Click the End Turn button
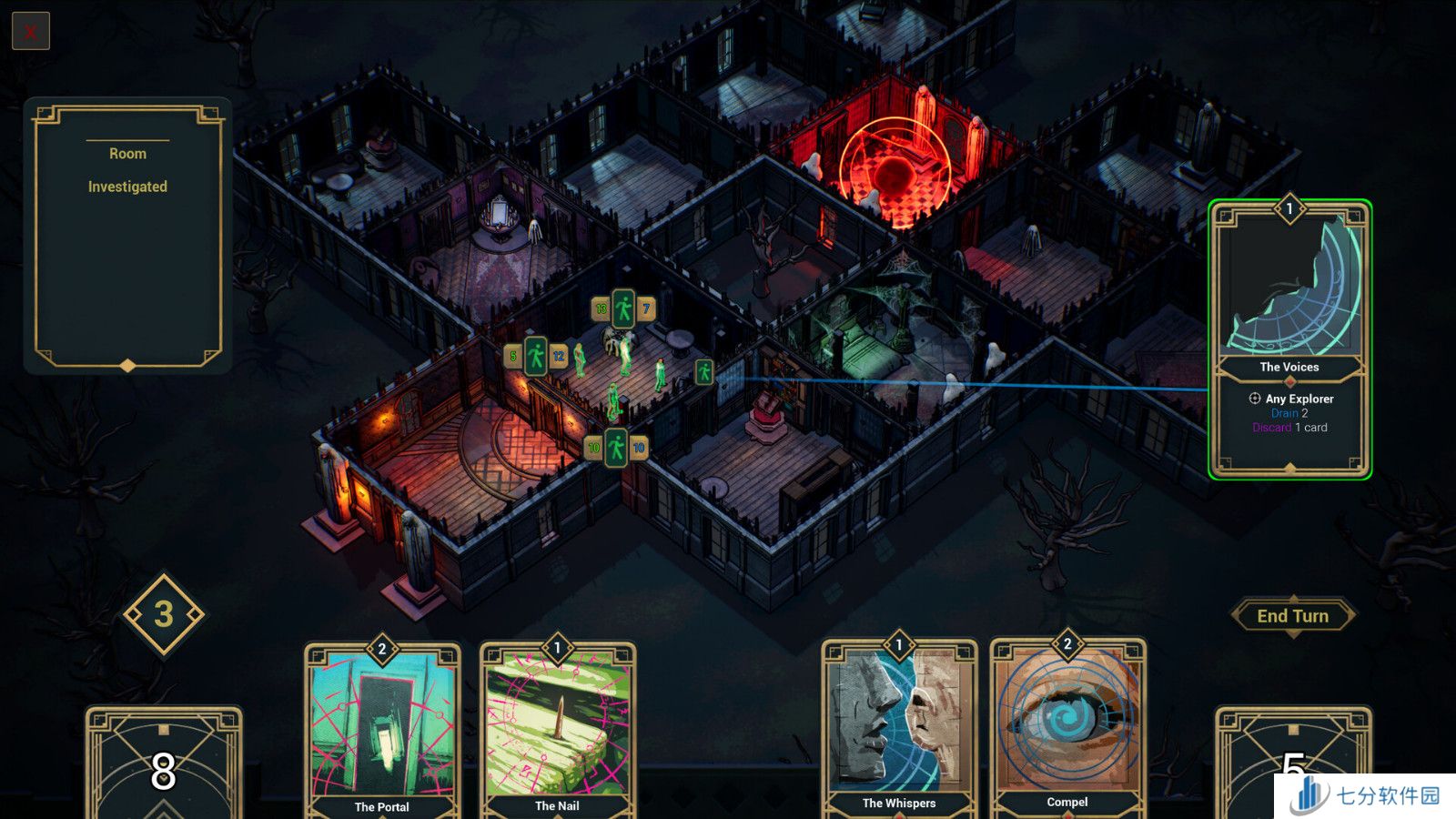Screen dimensions: 1456x819 (1292, 616)
